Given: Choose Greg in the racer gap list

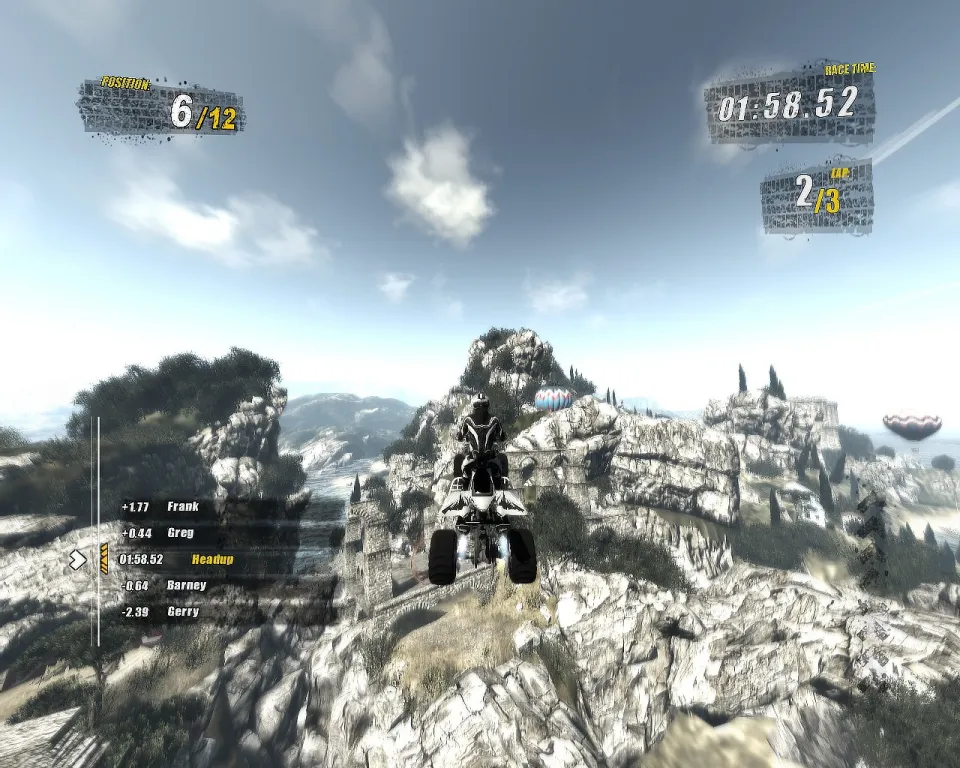Looking at the screenshot, I should click(180, 533).
